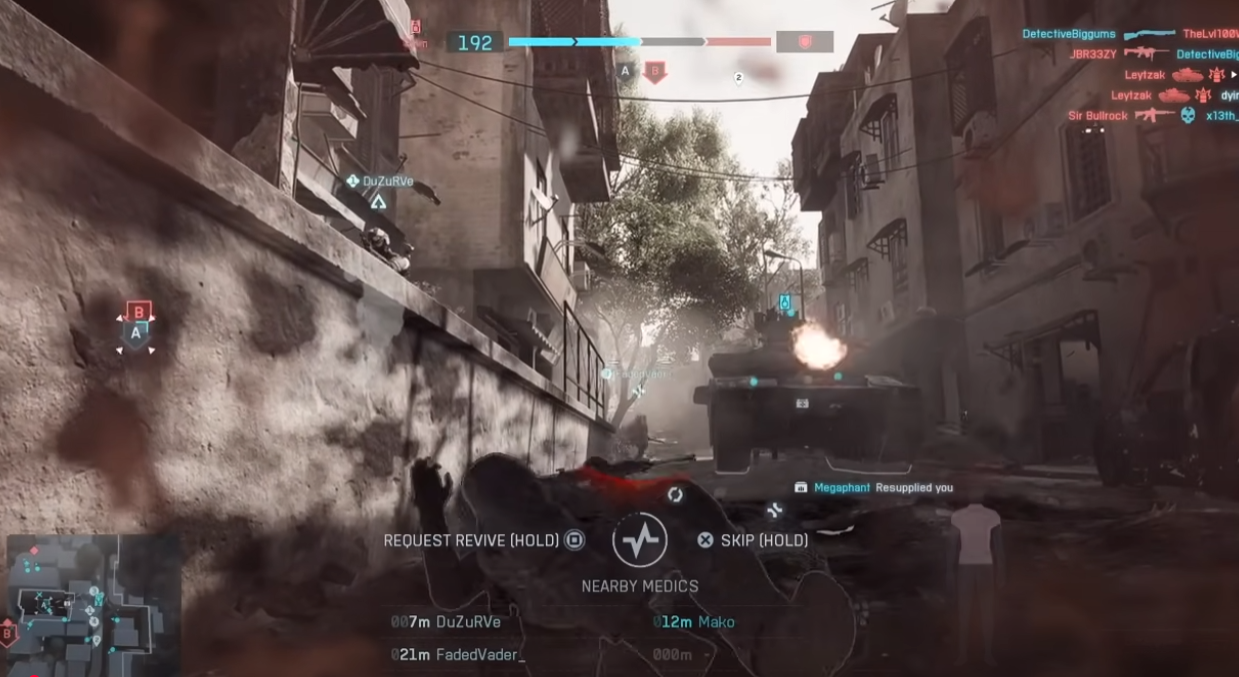Choose Skip to redeploy
The height and width of the screenshot is (677, 1239).
753,541
